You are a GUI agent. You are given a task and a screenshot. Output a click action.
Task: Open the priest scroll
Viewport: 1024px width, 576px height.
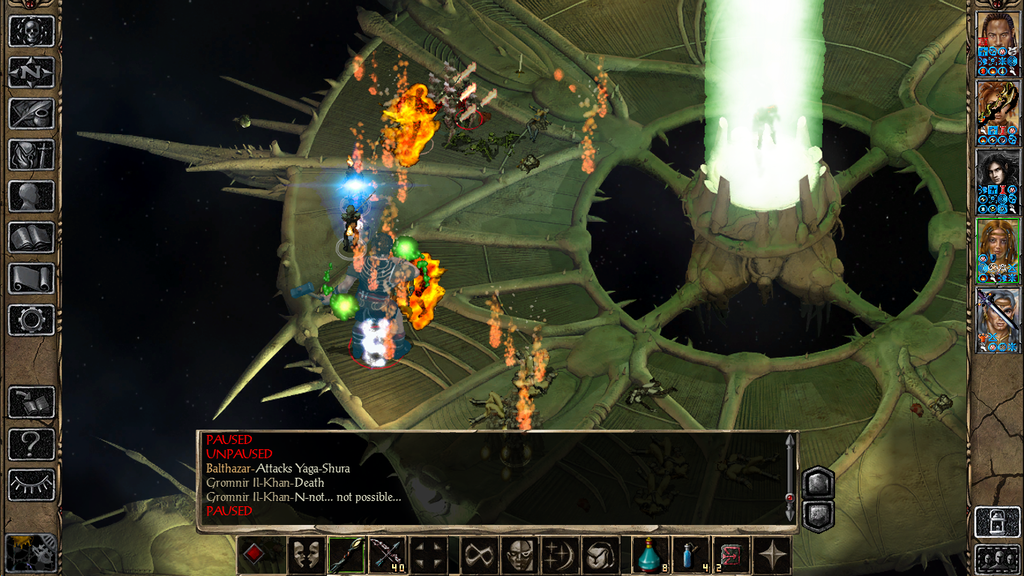(31, 278)
